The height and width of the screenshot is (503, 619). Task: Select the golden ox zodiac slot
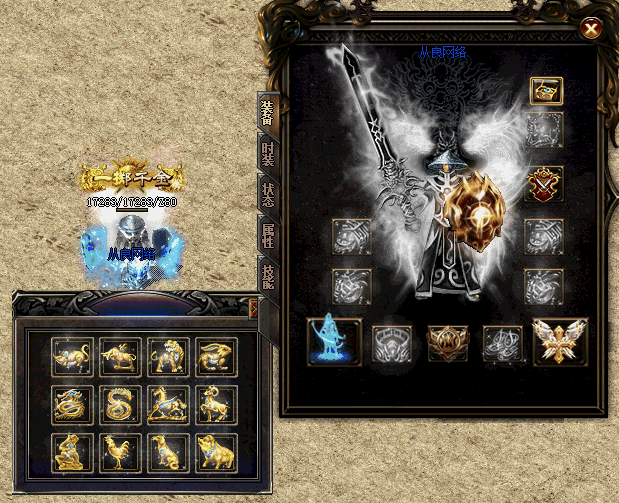[120, 356]
